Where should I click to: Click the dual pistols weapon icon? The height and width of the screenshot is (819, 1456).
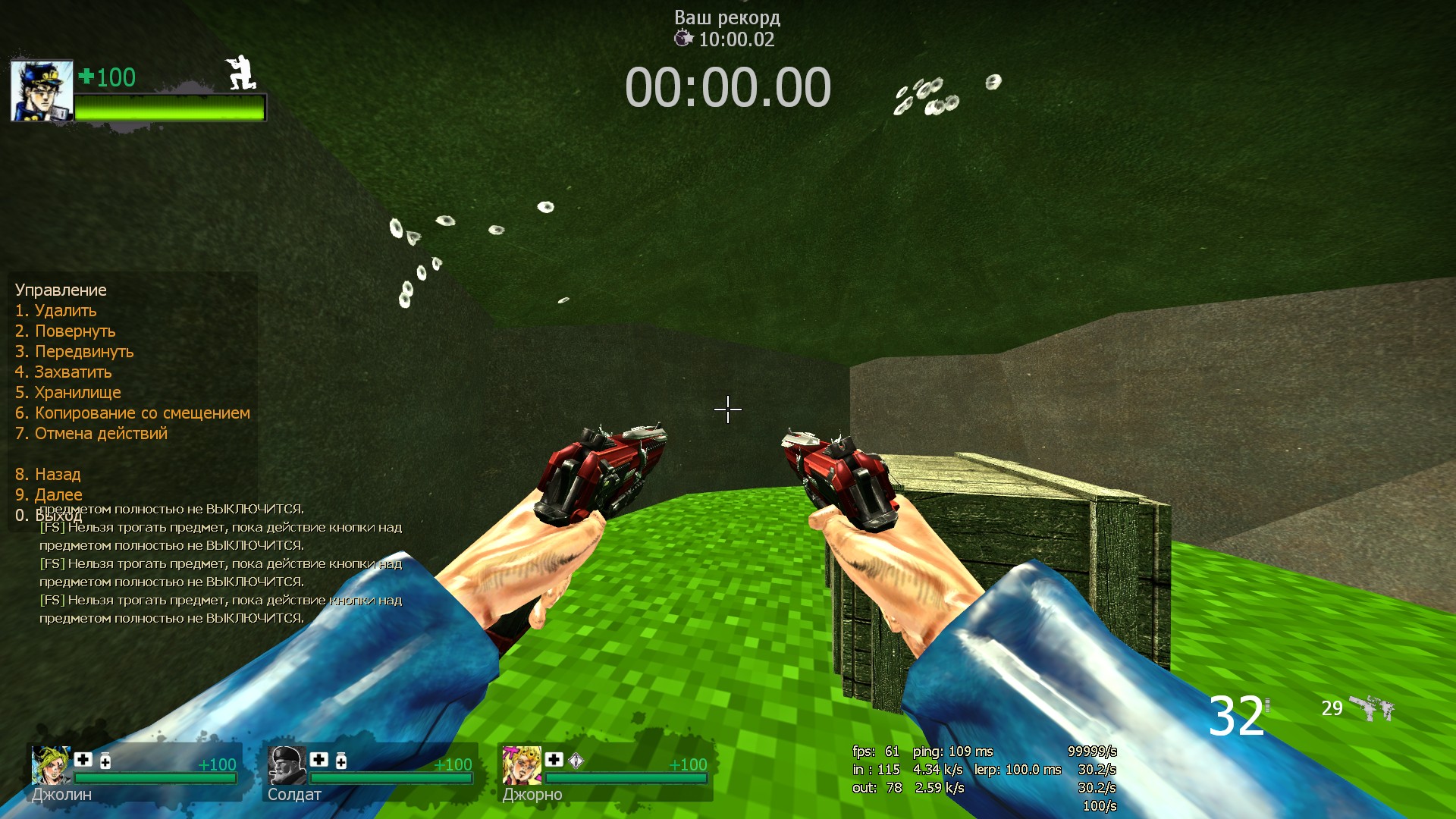[1372, 708]
